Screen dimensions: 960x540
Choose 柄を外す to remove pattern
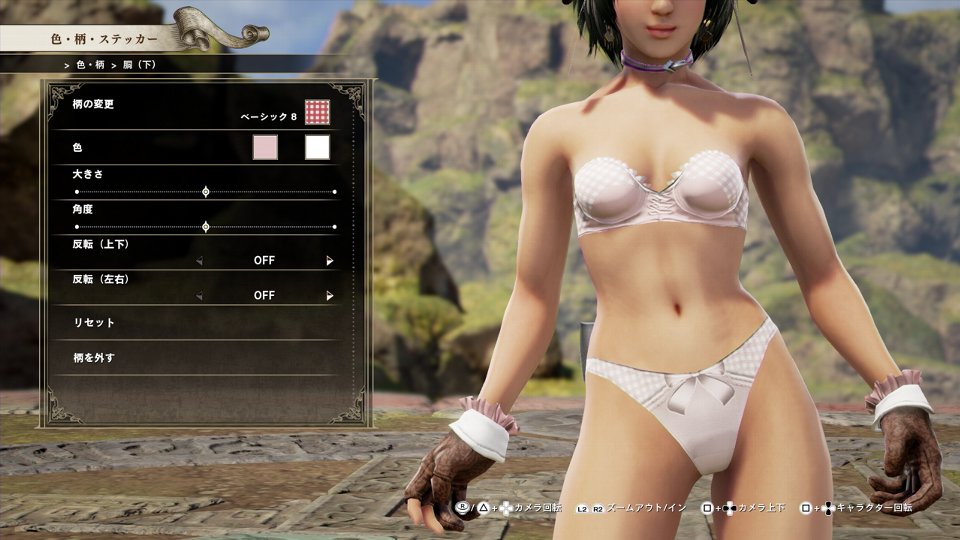(94, 357)
